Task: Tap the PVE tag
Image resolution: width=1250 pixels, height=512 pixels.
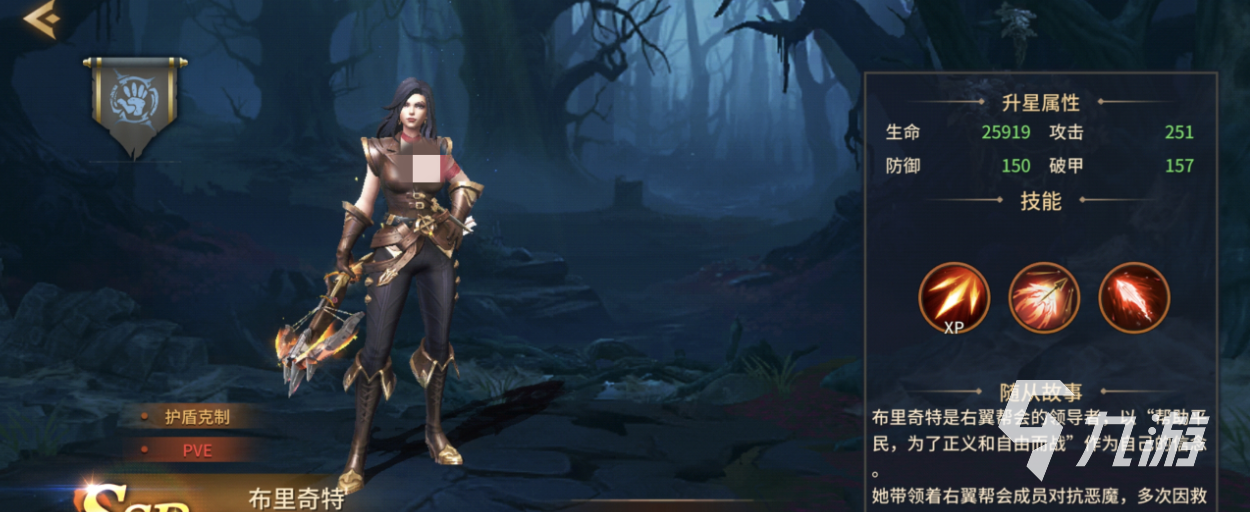Action: pyautogui.click(x=196, y=451)
